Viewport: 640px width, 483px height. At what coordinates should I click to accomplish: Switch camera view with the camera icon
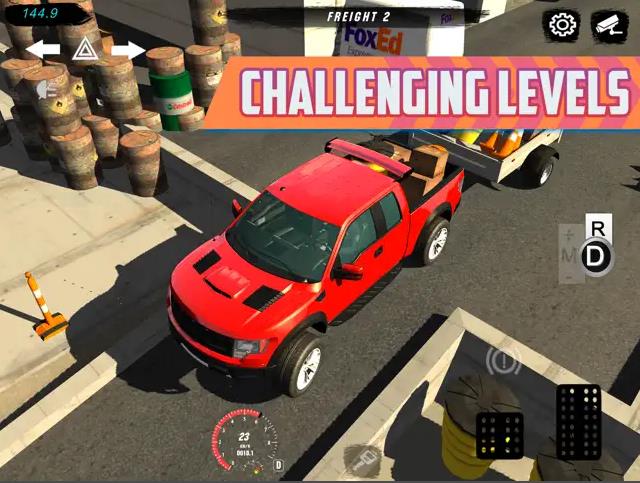(x=609, y=24)
